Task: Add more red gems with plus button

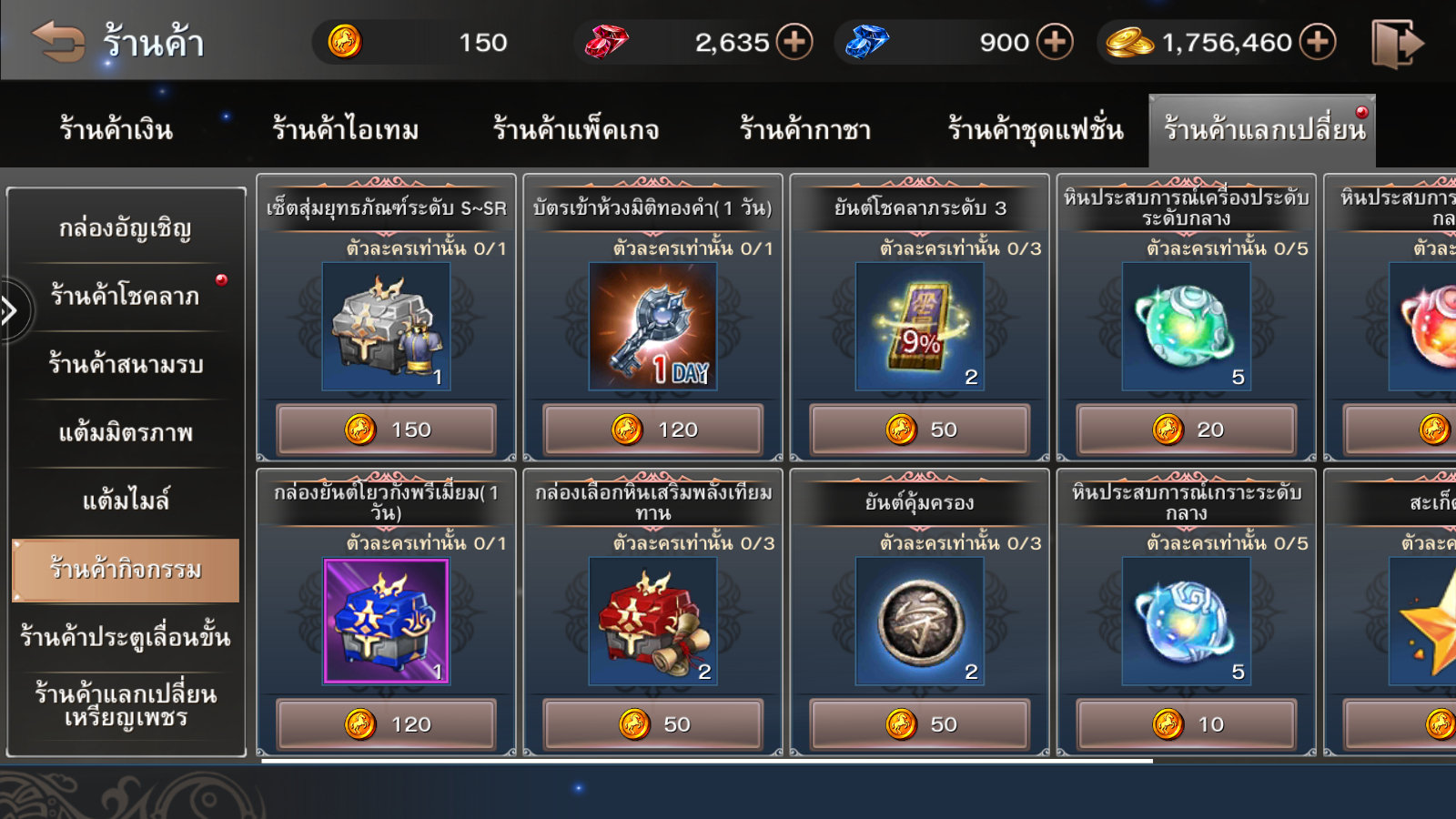Action: (794, 42)
